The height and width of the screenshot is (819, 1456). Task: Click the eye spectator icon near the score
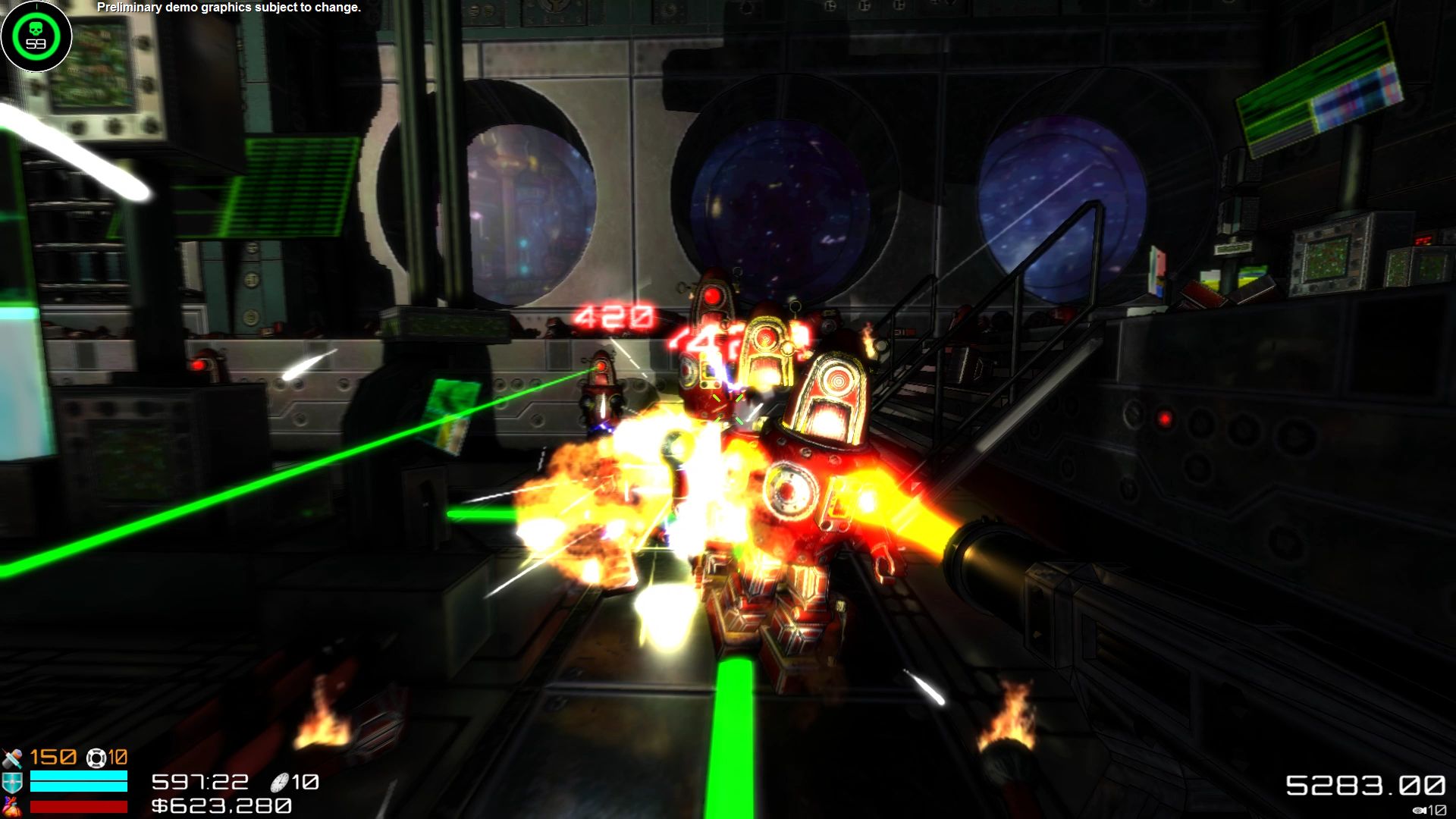pyautogui.click(x=1419, y=810)
